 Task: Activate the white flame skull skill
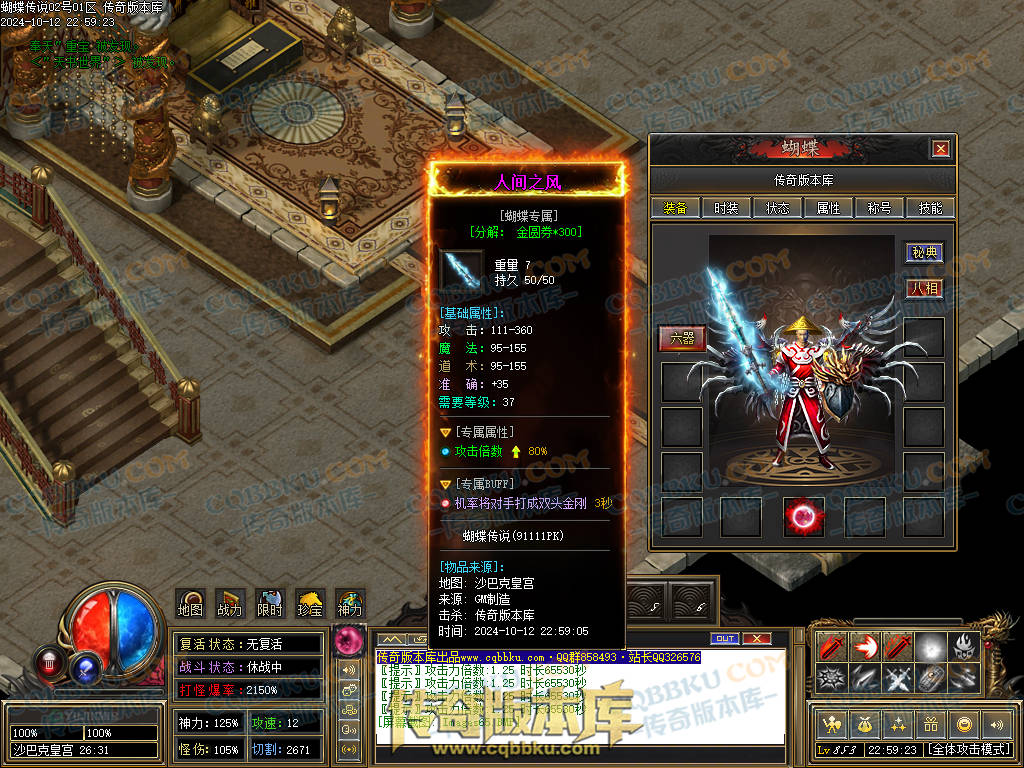point(964,645)
